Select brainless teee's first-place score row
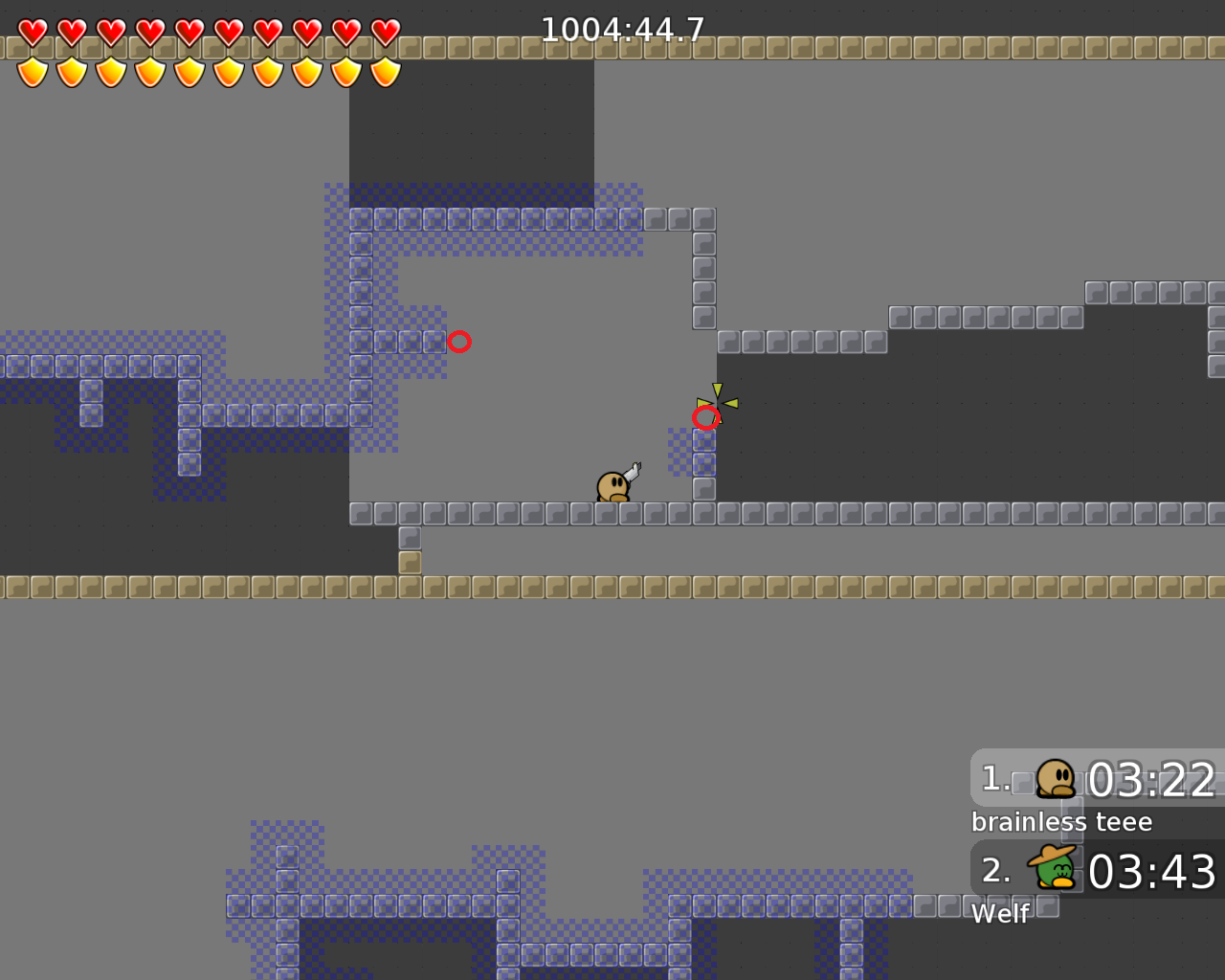The width and height of the screenshot is (1225, 980). (x=1098, y=779)
